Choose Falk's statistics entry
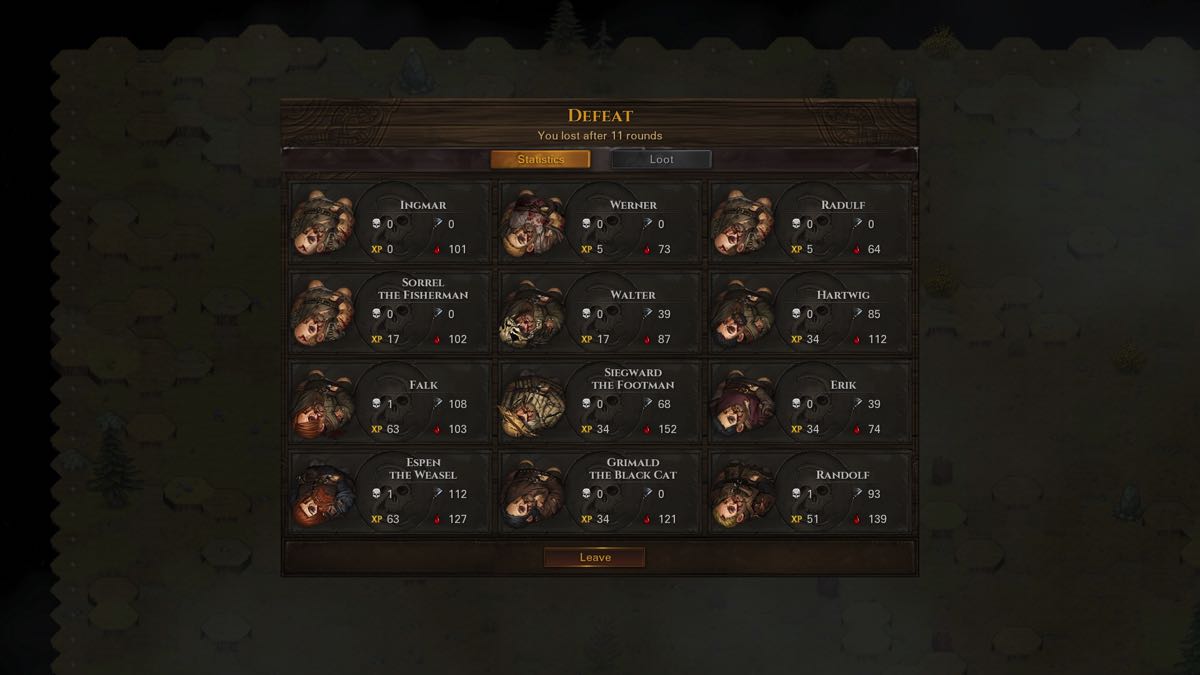Image resolution: width=1200 pixels, height=675 pixels. [390, 402]
